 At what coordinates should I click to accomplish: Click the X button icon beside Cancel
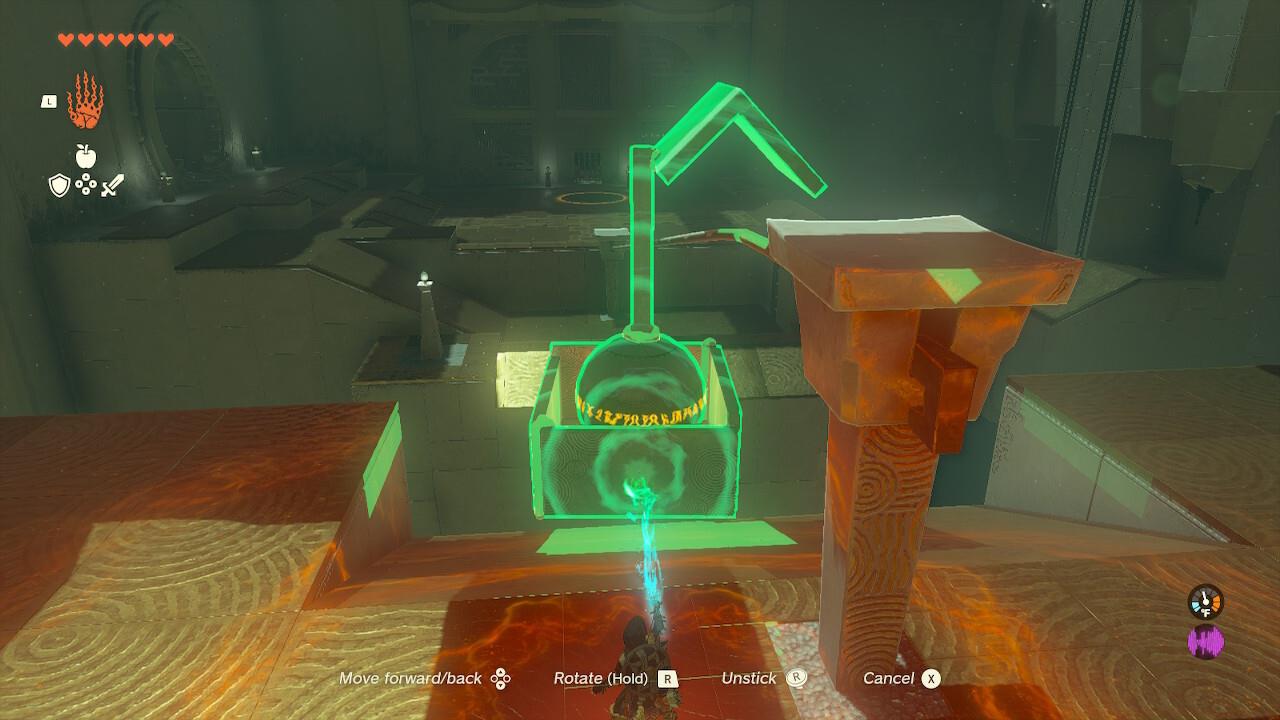[x=932, y=678]
